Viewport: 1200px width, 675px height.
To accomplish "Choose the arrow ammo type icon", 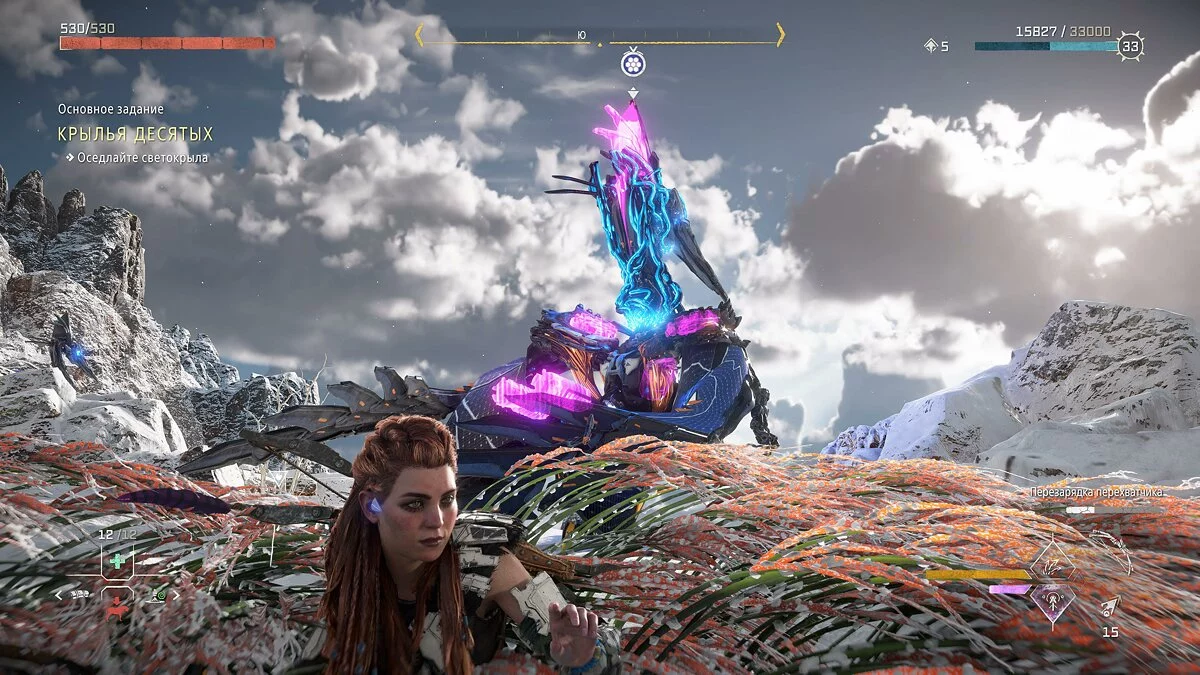I will (x=1110, y=607).
